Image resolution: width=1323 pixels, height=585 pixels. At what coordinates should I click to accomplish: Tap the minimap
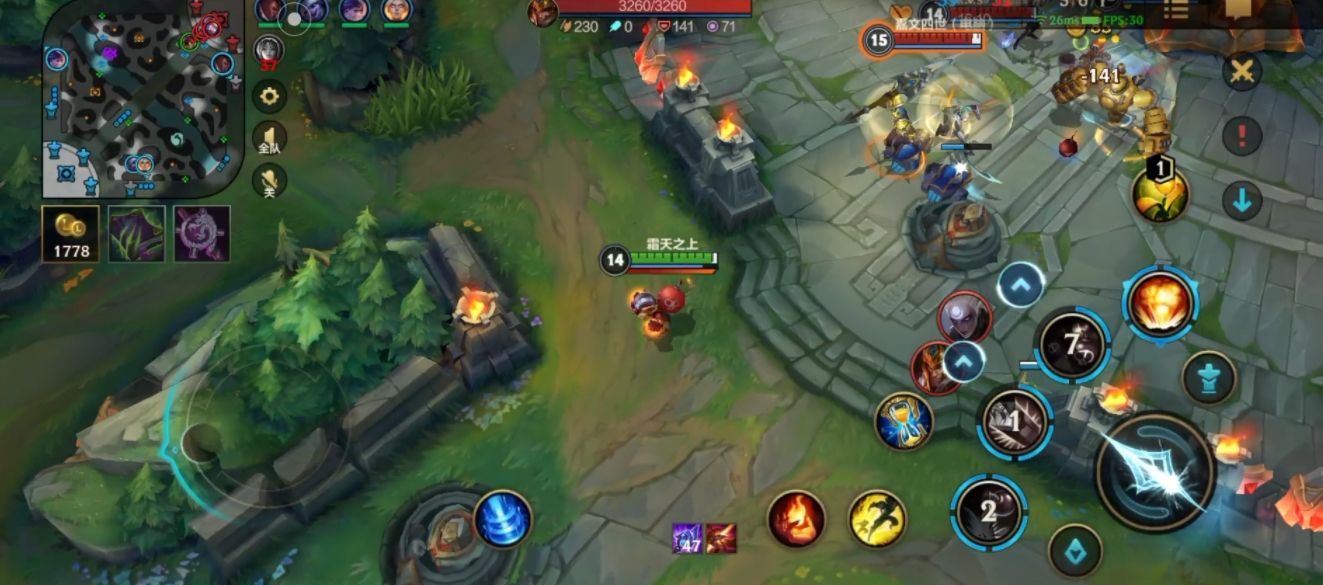(x=142, y=100)
